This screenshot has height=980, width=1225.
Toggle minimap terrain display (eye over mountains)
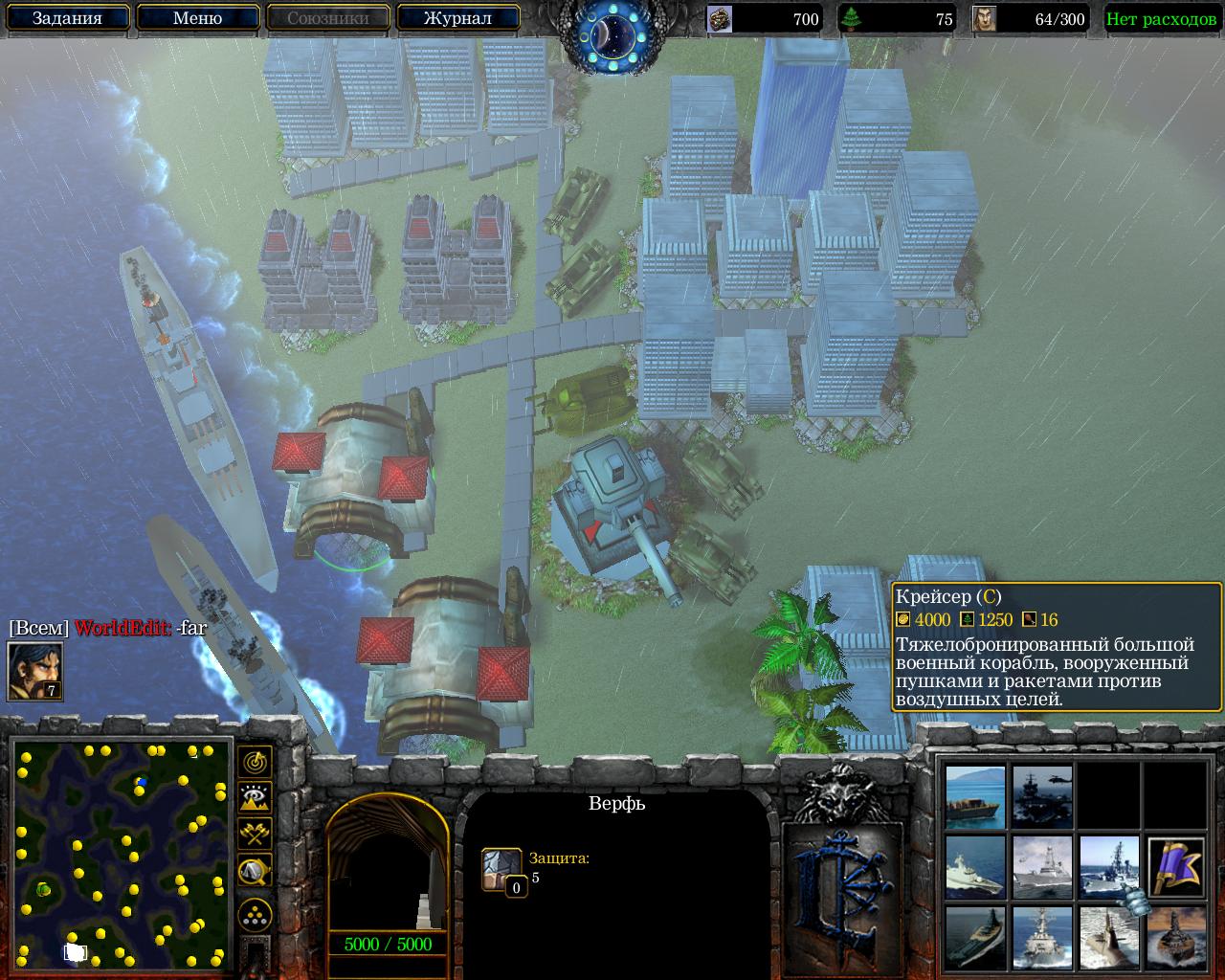tap(255, 797)
